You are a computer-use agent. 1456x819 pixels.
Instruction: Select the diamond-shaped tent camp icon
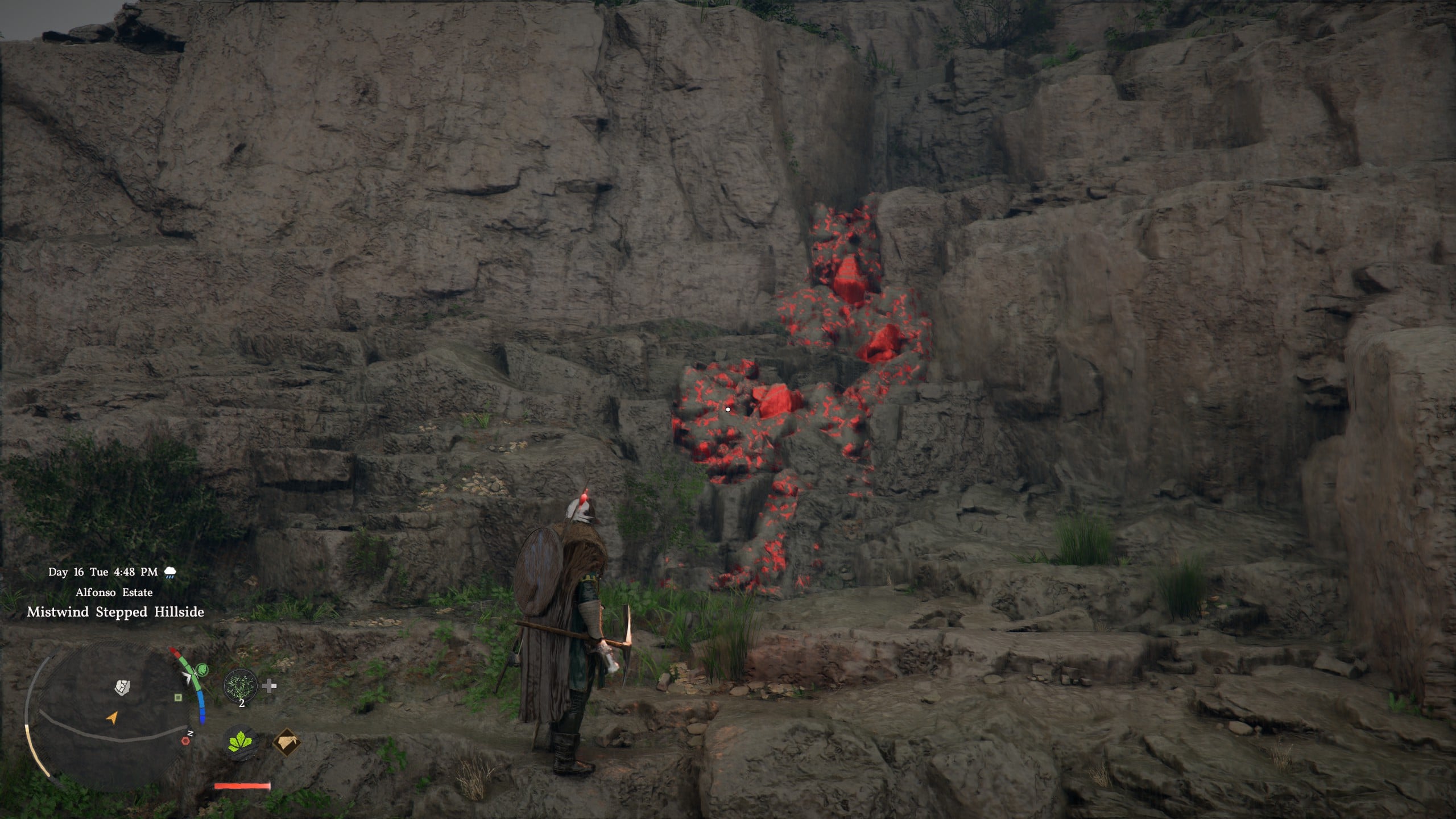[x=287, y=742]
